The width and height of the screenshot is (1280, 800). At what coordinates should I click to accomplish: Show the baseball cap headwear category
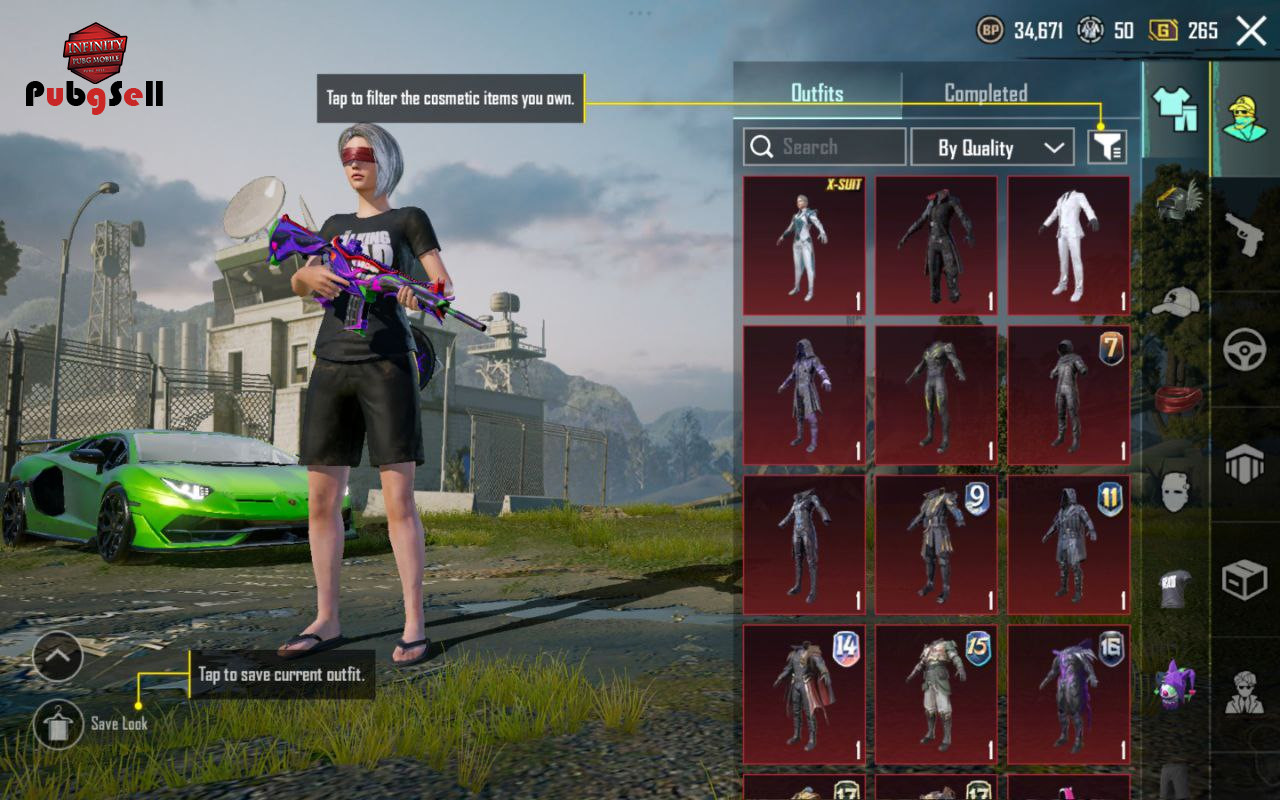(x=1176, y=301)
